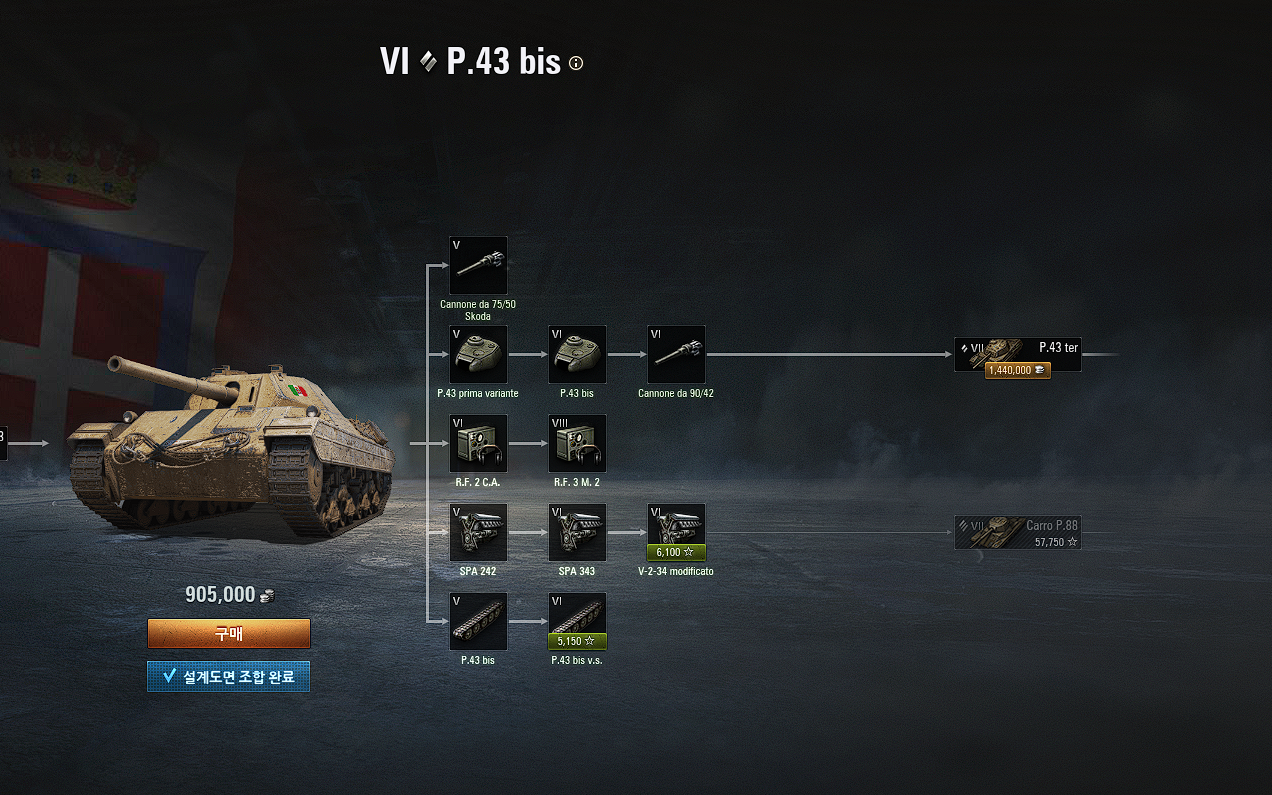
Task: Select the SPA 343 engine module
Action: click(577, 532)
